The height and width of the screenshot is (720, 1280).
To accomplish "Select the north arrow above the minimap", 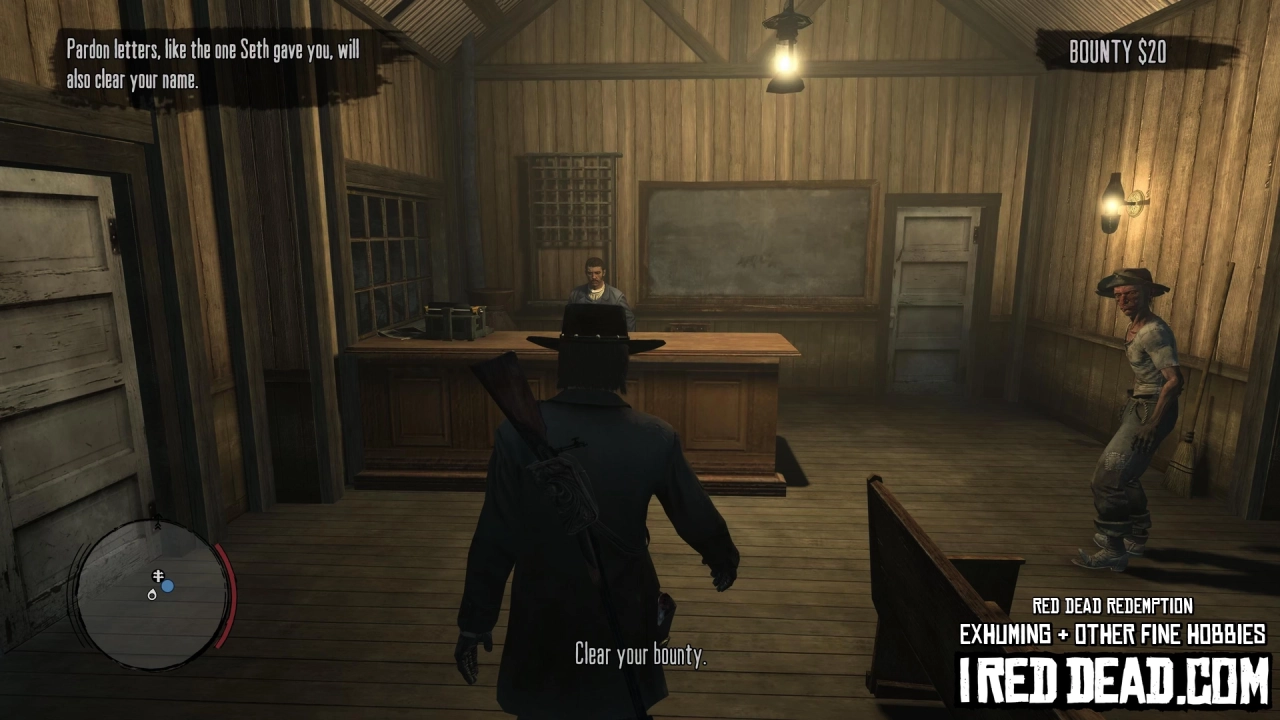I will click(158, 520).
